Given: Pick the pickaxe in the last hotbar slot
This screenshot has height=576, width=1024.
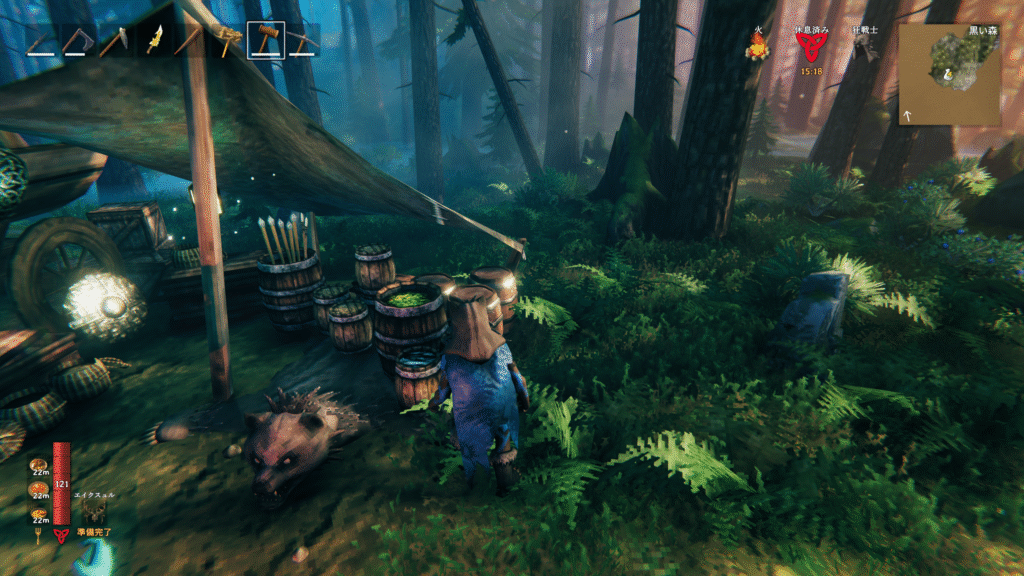Looking at the screenshot, I should pos(303,41).
